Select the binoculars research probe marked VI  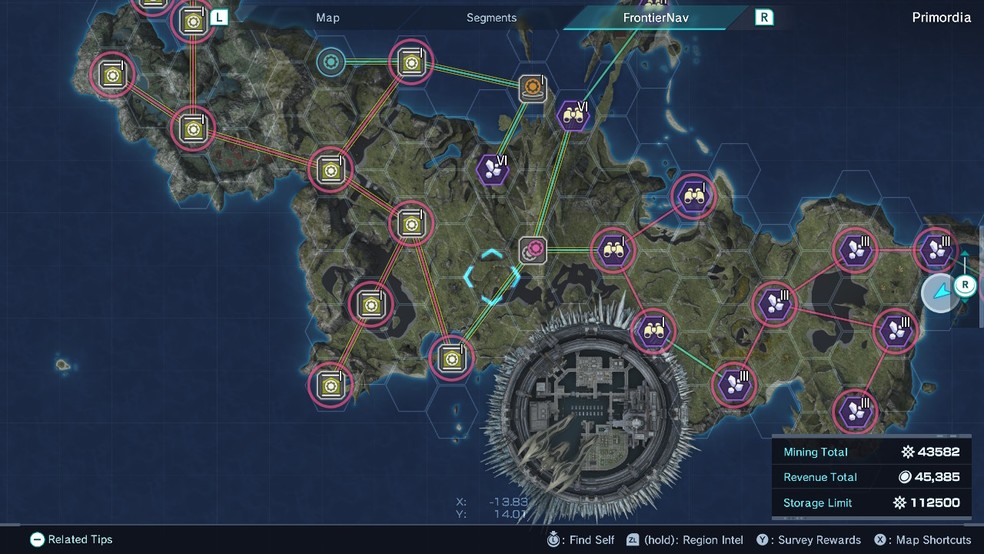(x=573, y=115)
